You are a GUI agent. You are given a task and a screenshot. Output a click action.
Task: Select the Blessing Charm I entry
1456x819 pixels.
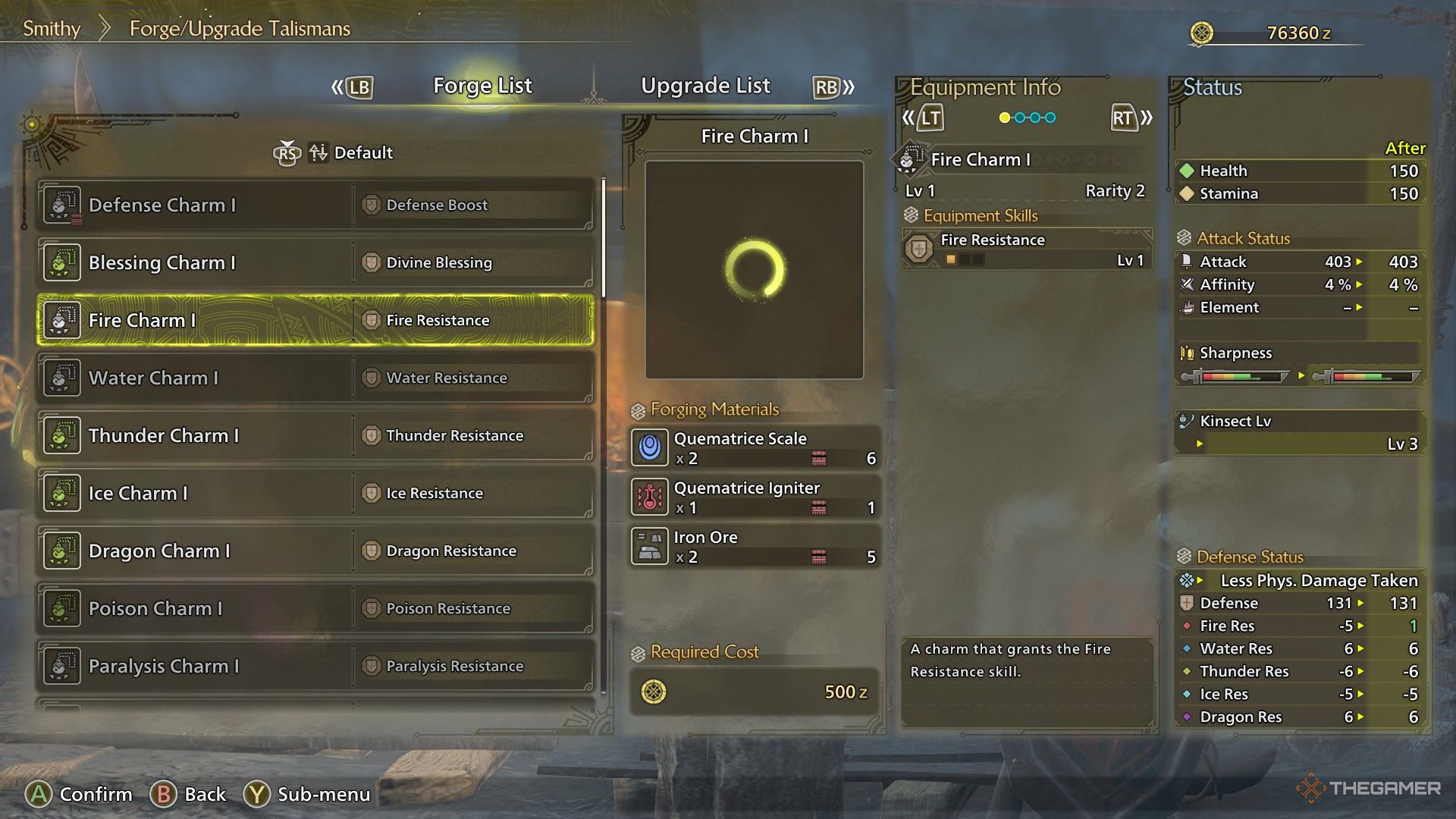(x=315, y=262)
